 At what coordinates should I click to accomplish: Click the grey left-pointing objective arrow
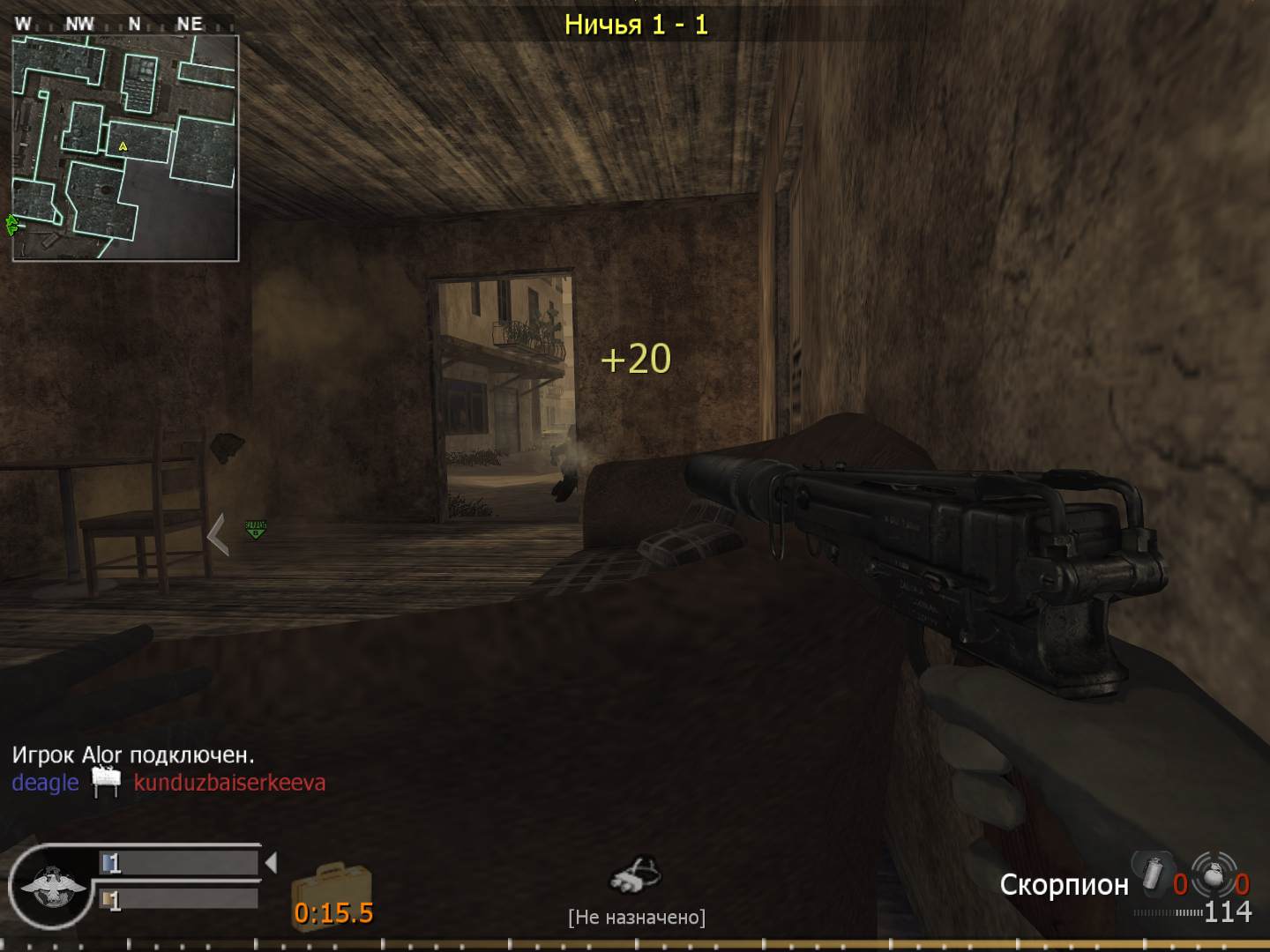click(x=218, y=533)
